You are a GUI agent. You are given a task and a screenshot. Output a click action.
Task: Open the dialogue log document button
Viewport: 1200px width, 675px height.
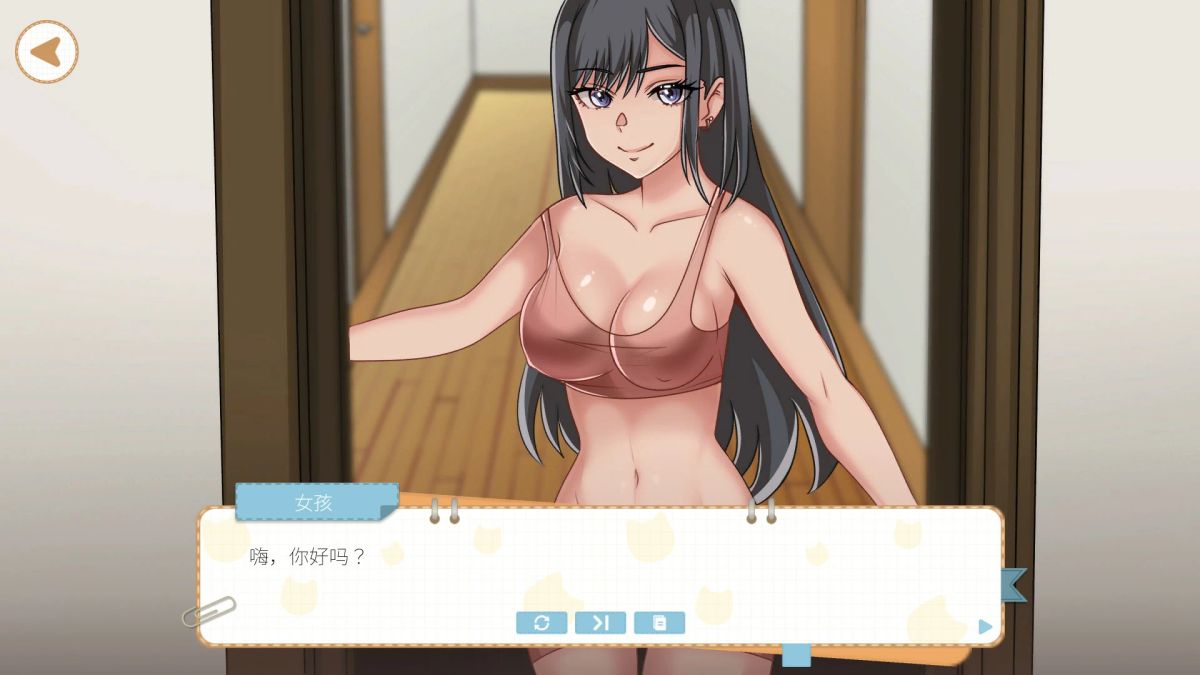(659, 623)
